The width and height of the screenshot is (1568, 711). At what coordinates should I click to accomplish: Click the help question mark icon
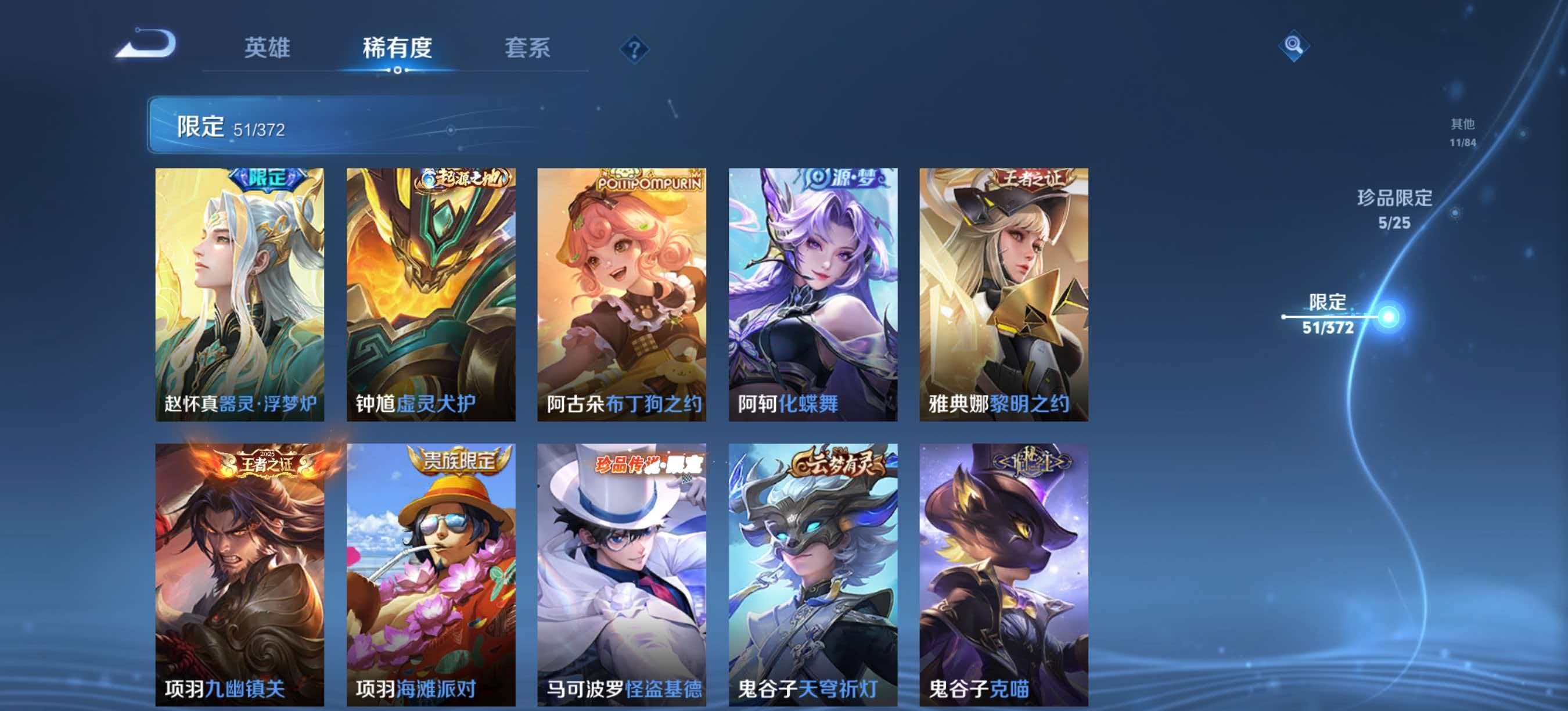point(634,51)
